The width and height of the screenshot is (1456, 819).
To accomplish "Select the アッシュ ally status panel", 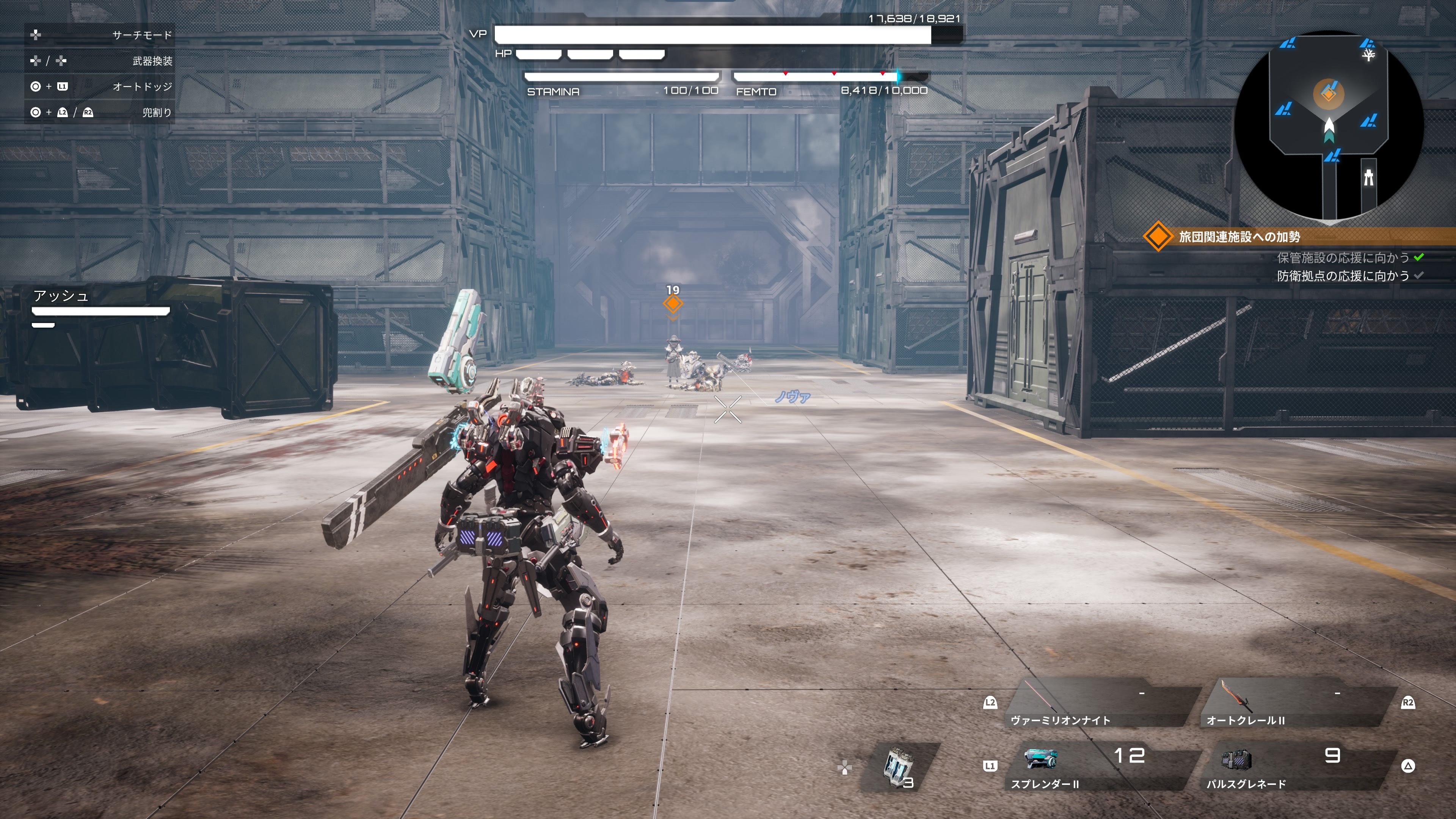I will point(100,308).
